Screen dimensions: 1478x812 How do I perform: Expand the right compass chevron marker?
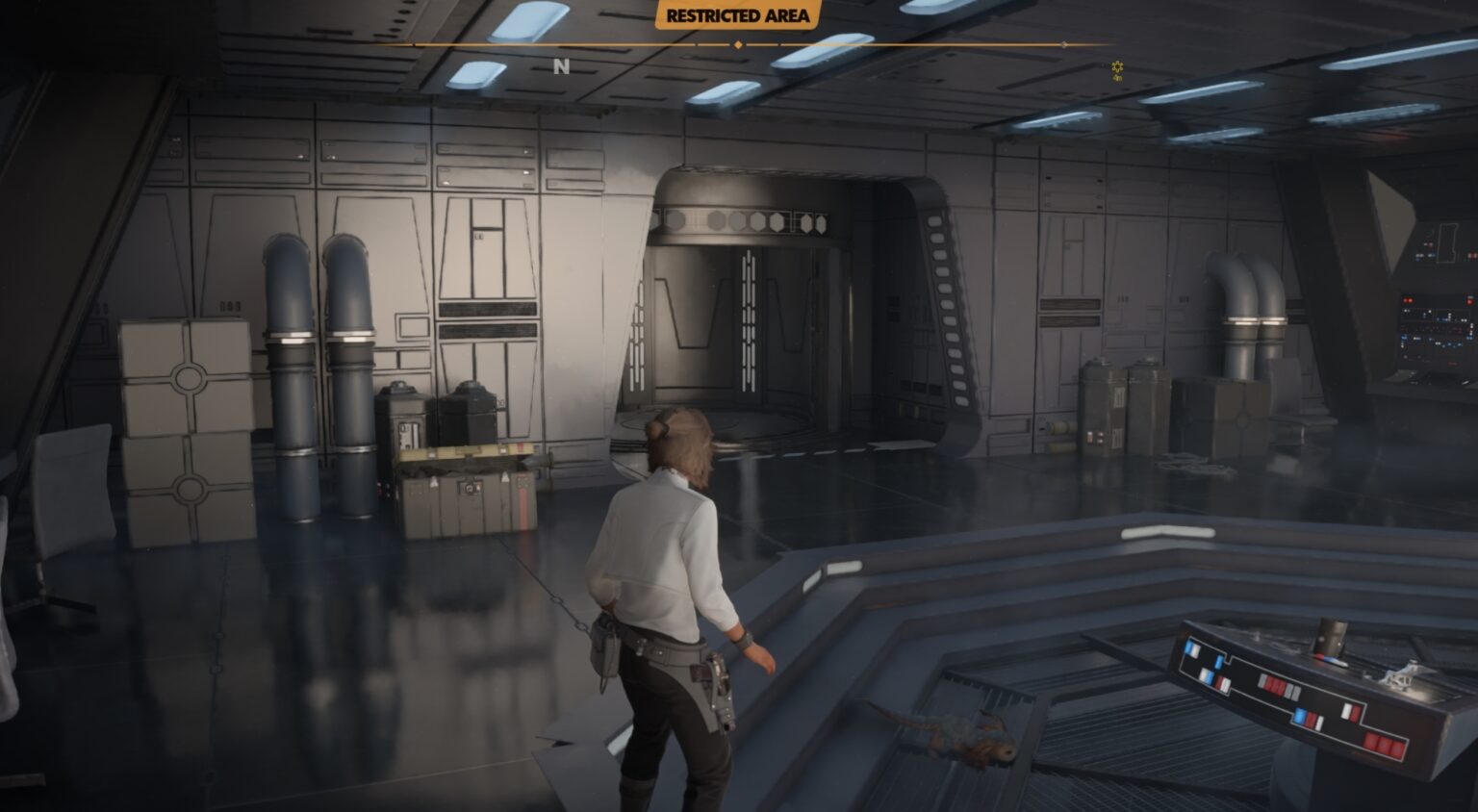[x=1064, y=44]
